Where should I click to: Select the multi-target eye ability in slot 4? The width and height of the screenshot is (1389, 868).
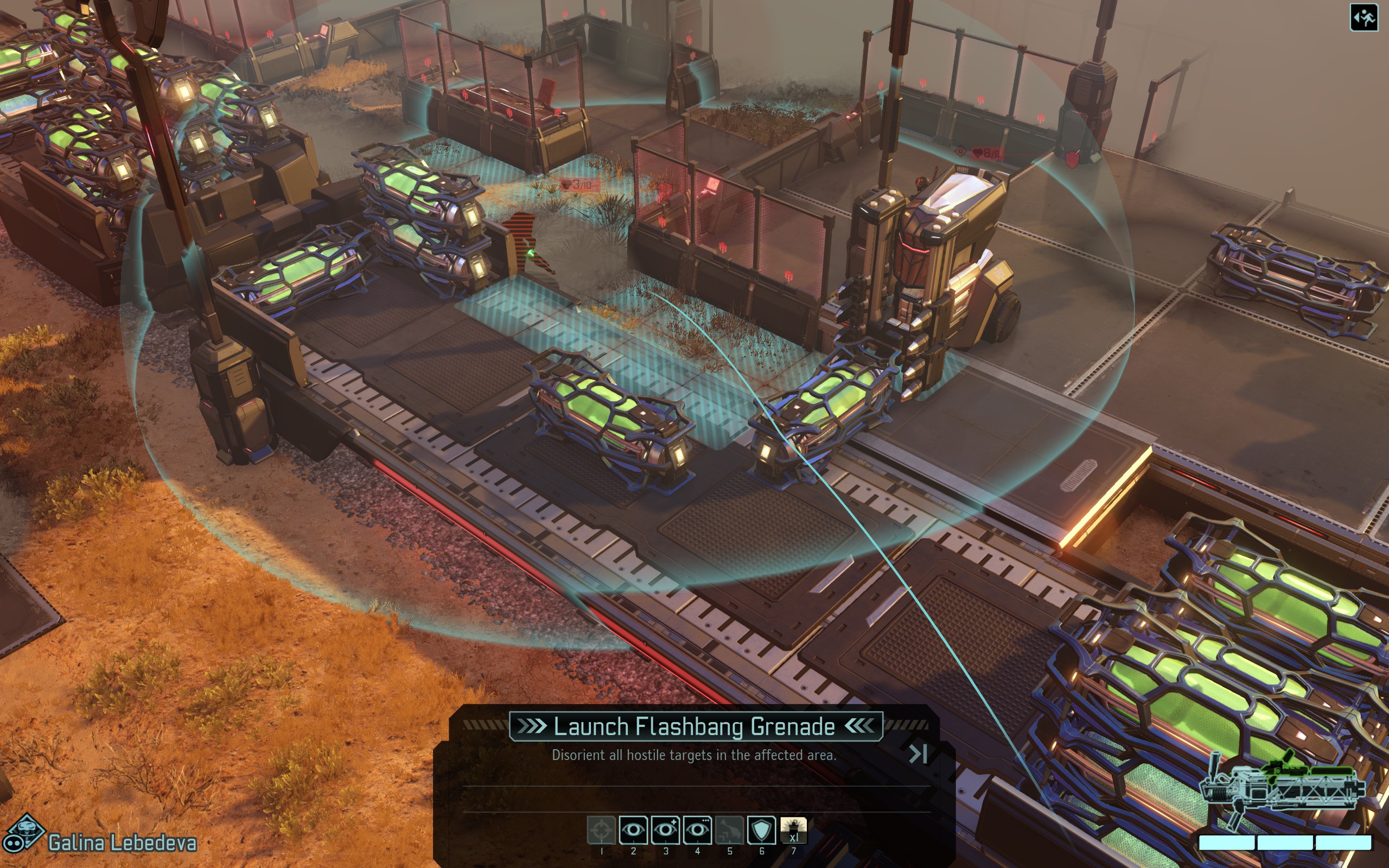pyautogui.click(x=698, y=830)
